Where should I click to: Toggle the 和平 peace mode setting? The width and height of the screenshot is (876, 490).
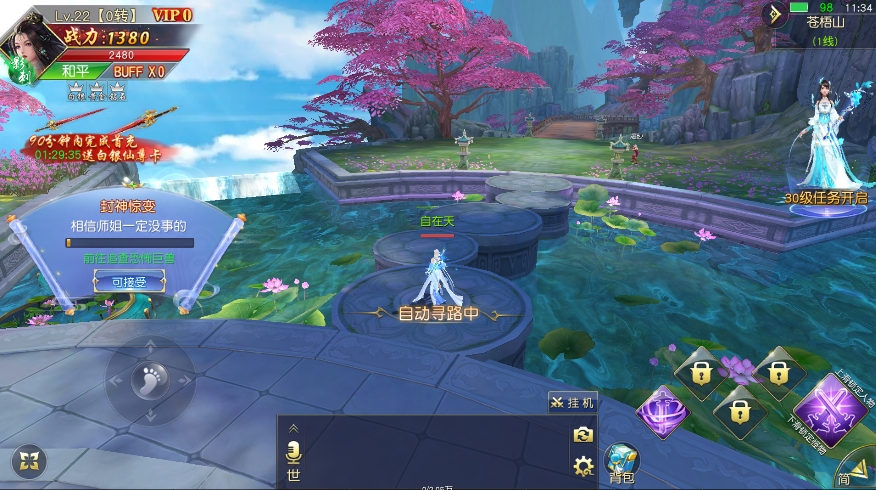pos(75,71)
